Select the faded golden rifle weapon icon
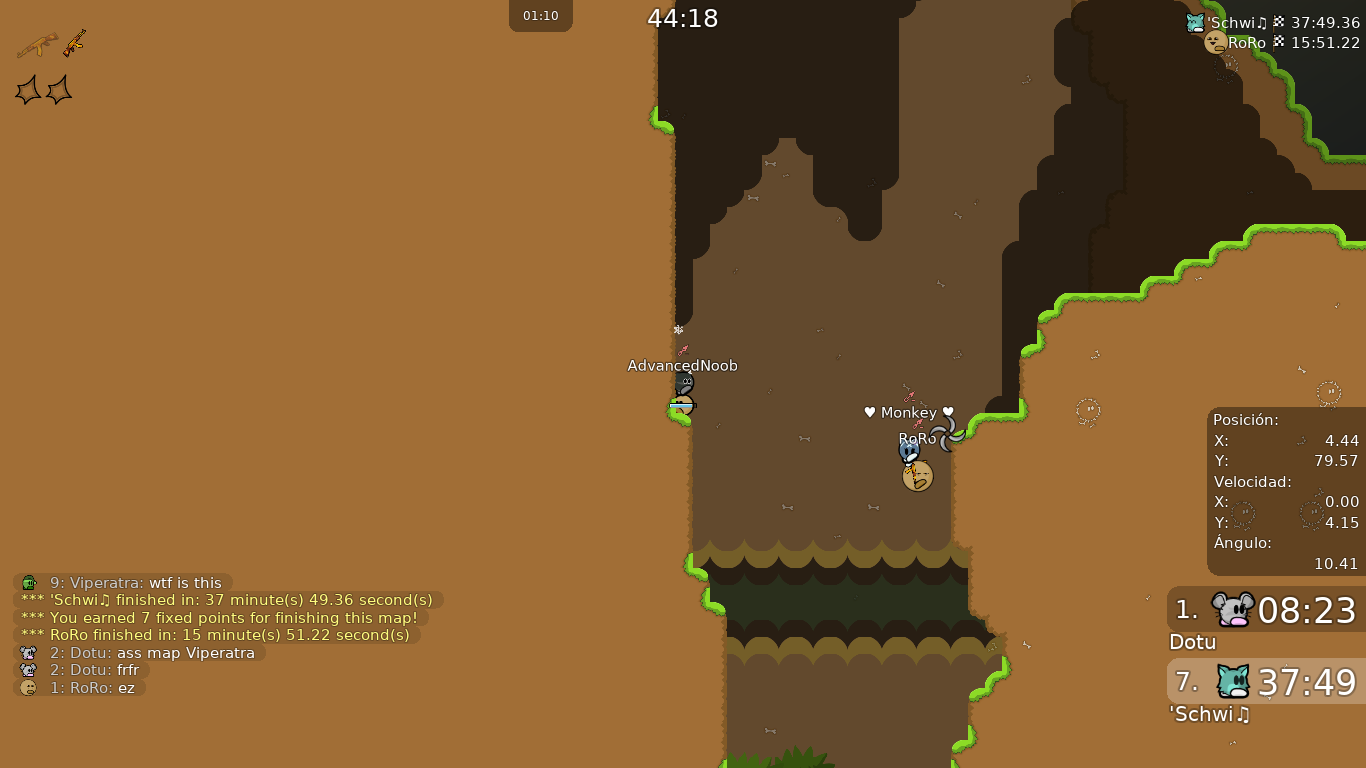 coord(37,45)
